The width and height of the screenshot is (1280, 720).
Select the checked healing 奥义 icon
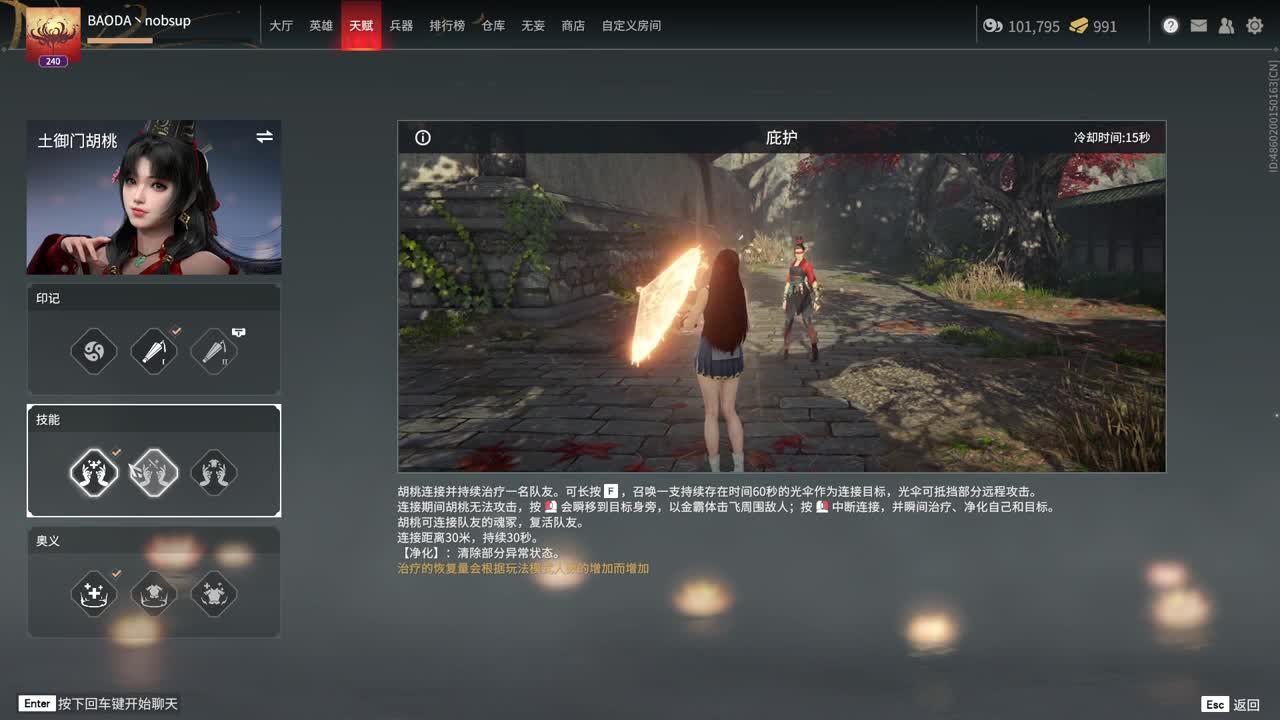93,594
